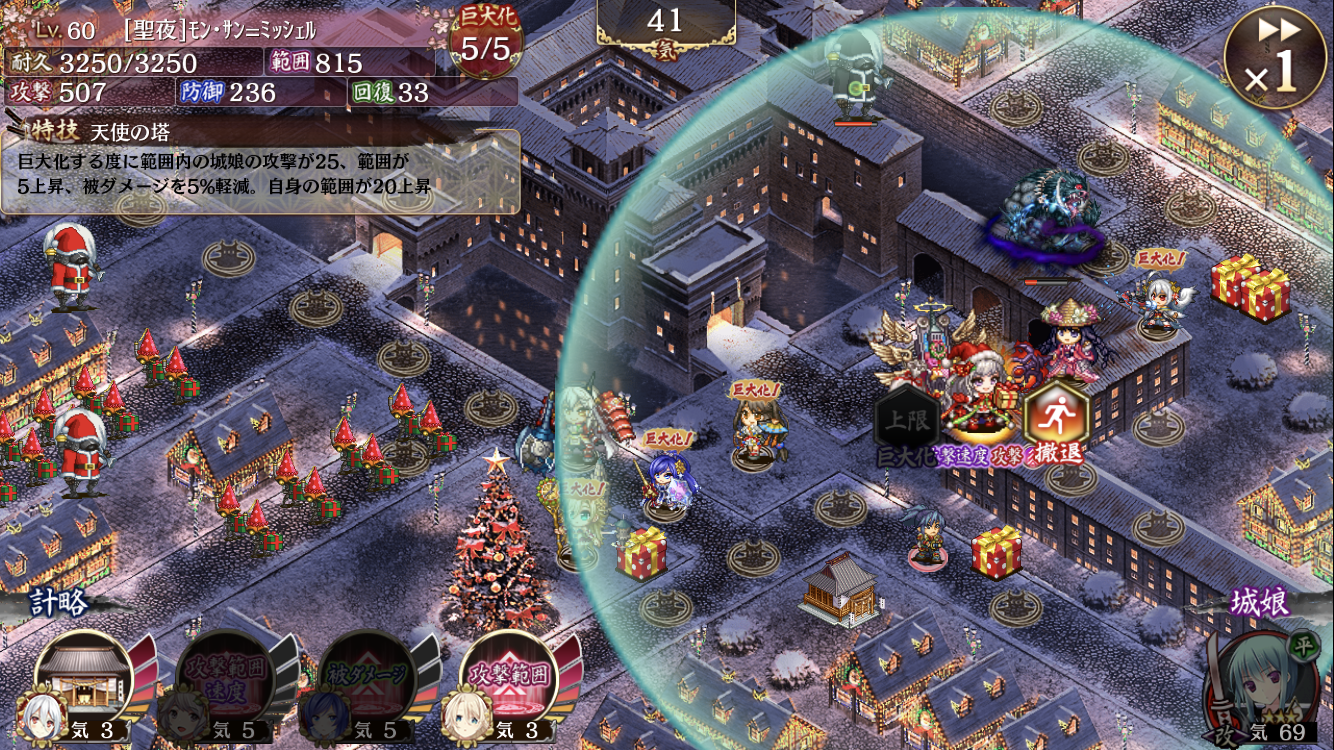This screenshot has height=750, width=1334.
Task: Activate the 攻撃範囲 stratagem with blonde girl portrait
Action: pos(510,680)
